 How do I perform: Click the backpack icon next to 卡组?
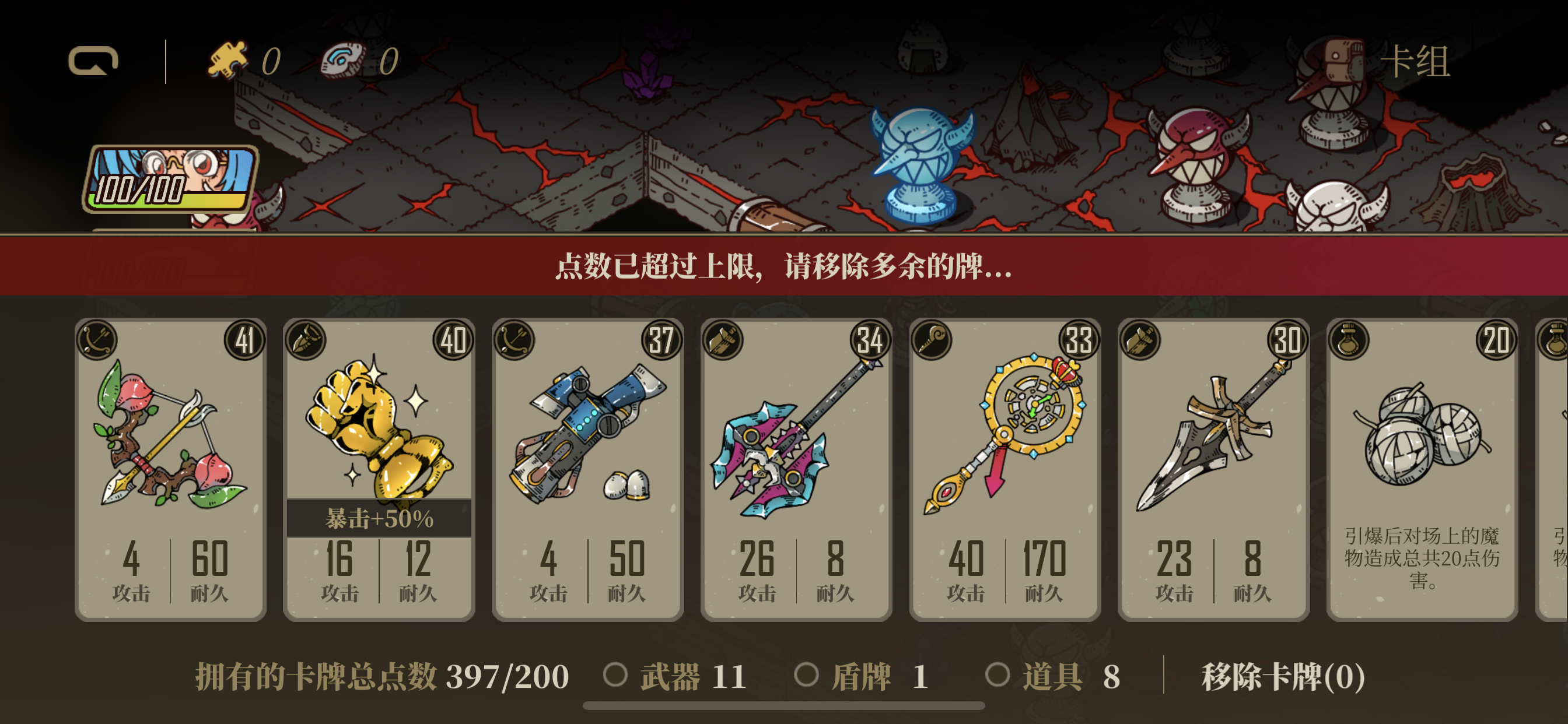[x=1345, y=59]
